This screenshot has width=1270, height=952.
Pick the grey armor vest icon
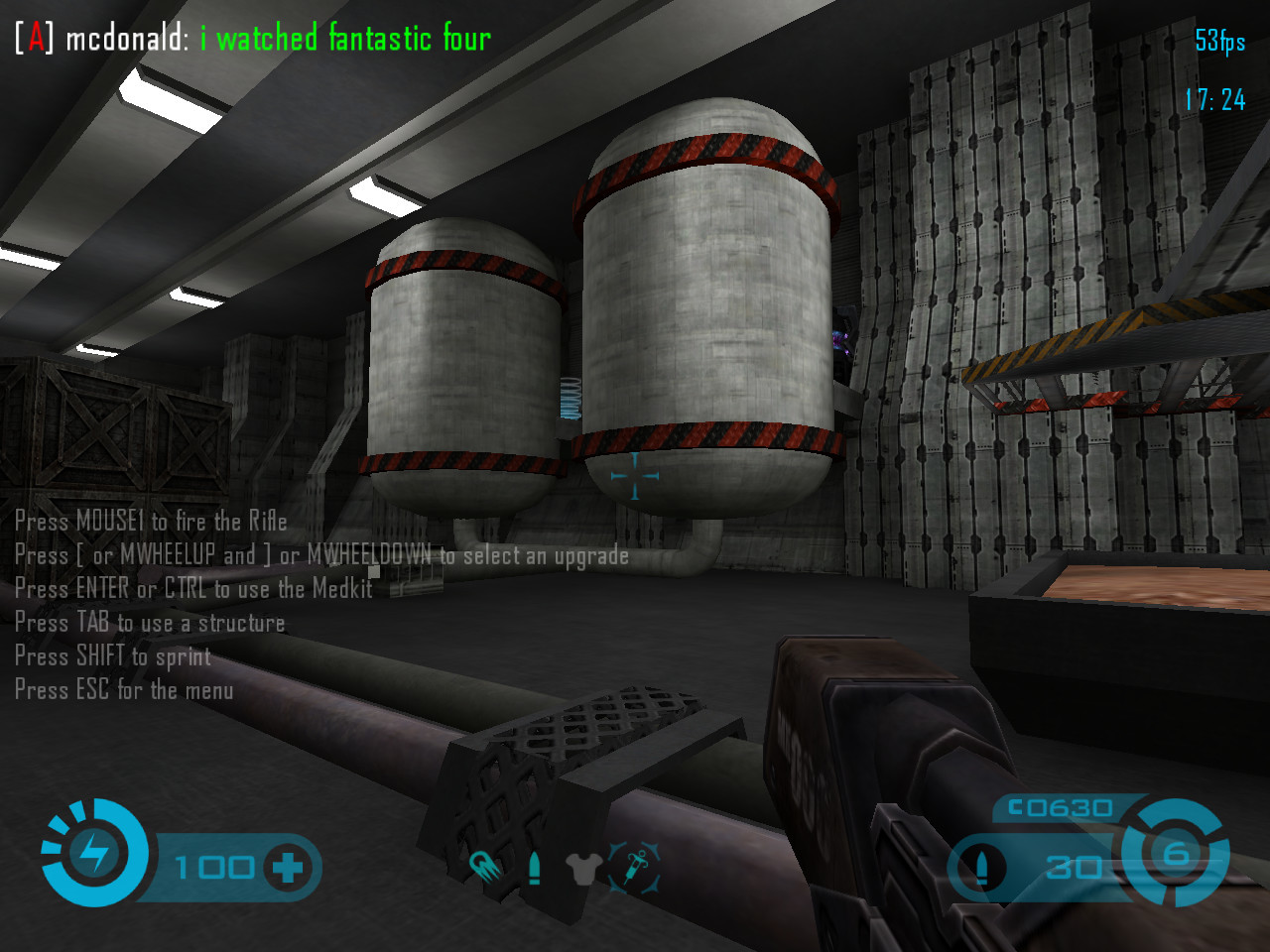coord(583,869)
